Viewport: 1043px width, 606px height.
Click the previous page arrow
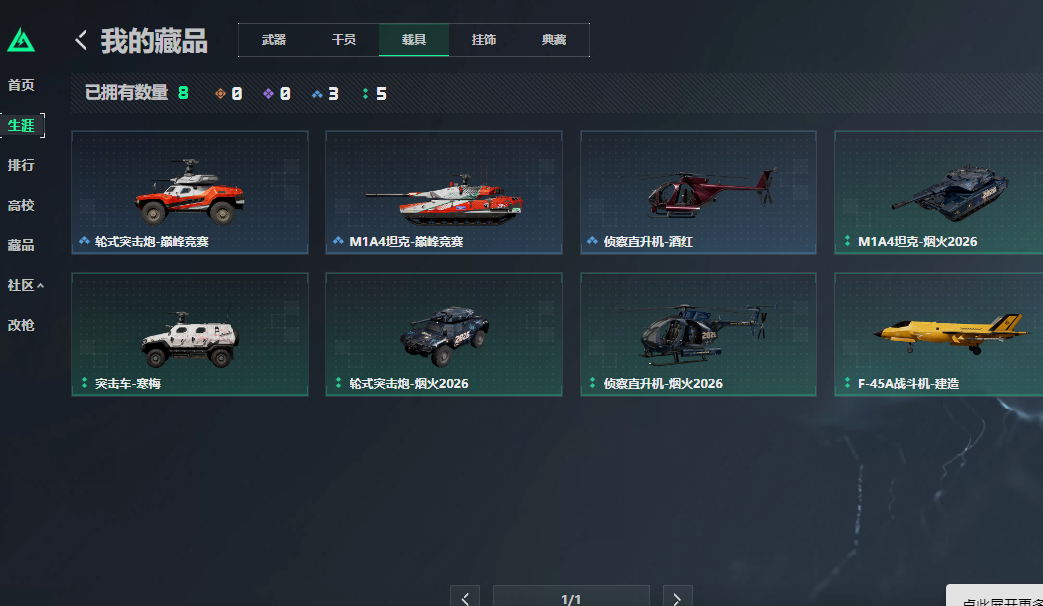(x=465, y=598)
